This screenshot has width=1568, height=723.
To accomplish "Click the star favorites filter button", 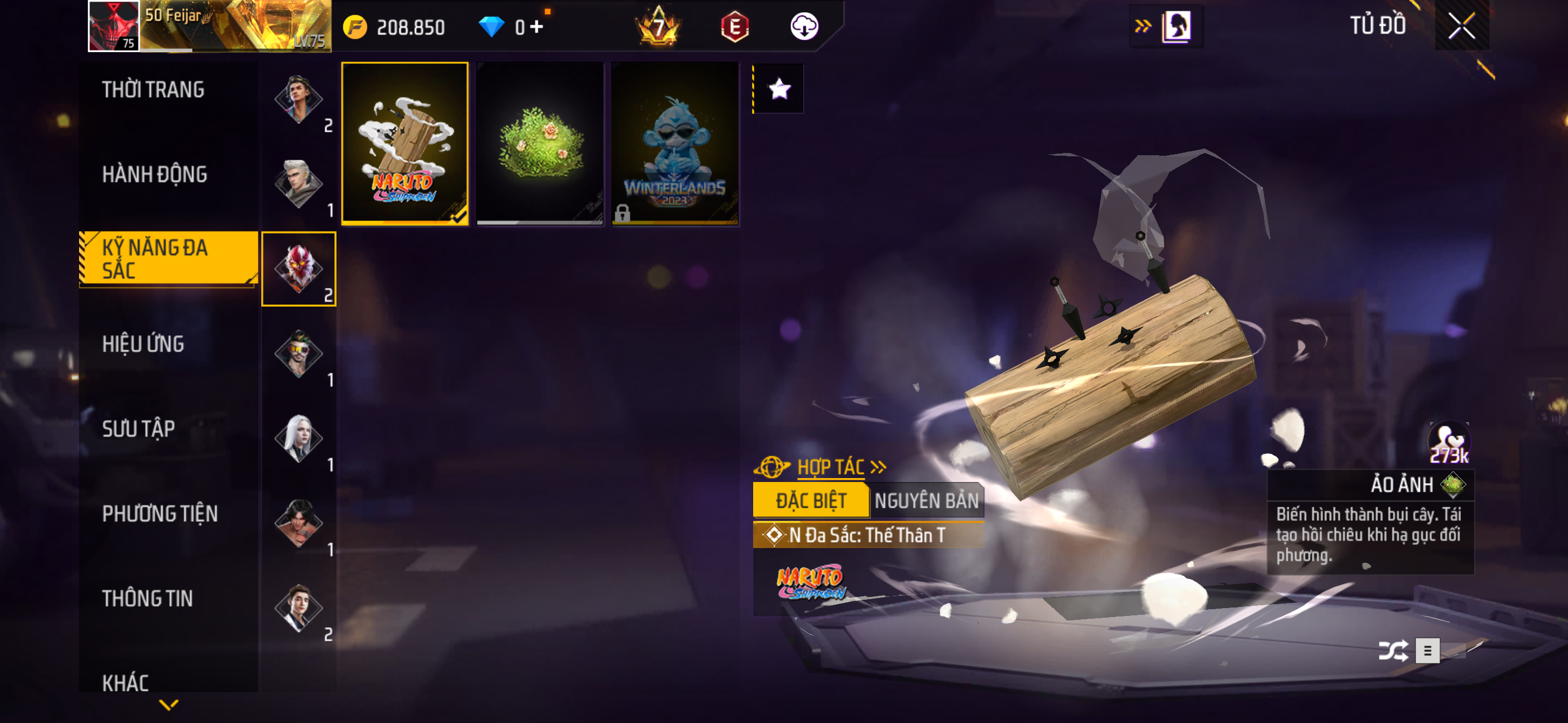I will click(779, 90).
